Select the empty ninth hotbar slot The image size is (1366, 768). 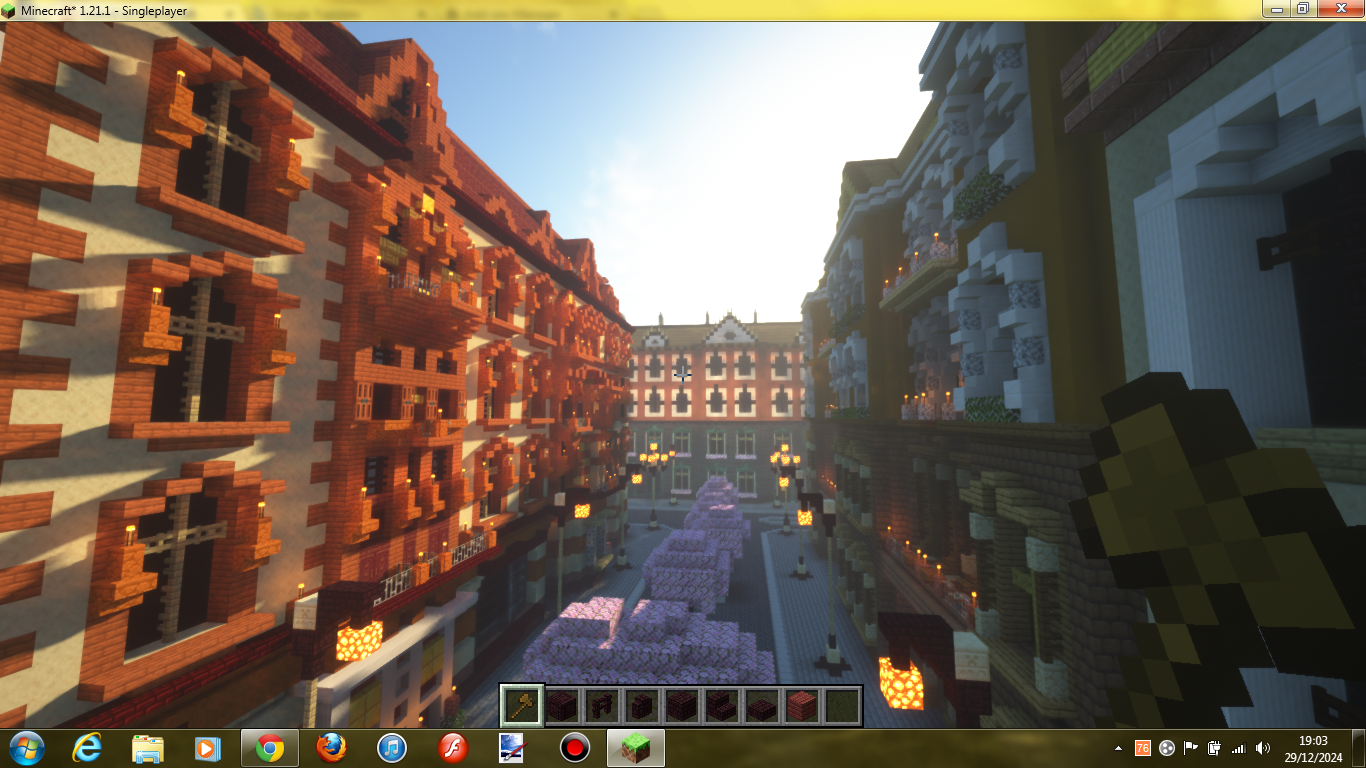tap(843, 707)
